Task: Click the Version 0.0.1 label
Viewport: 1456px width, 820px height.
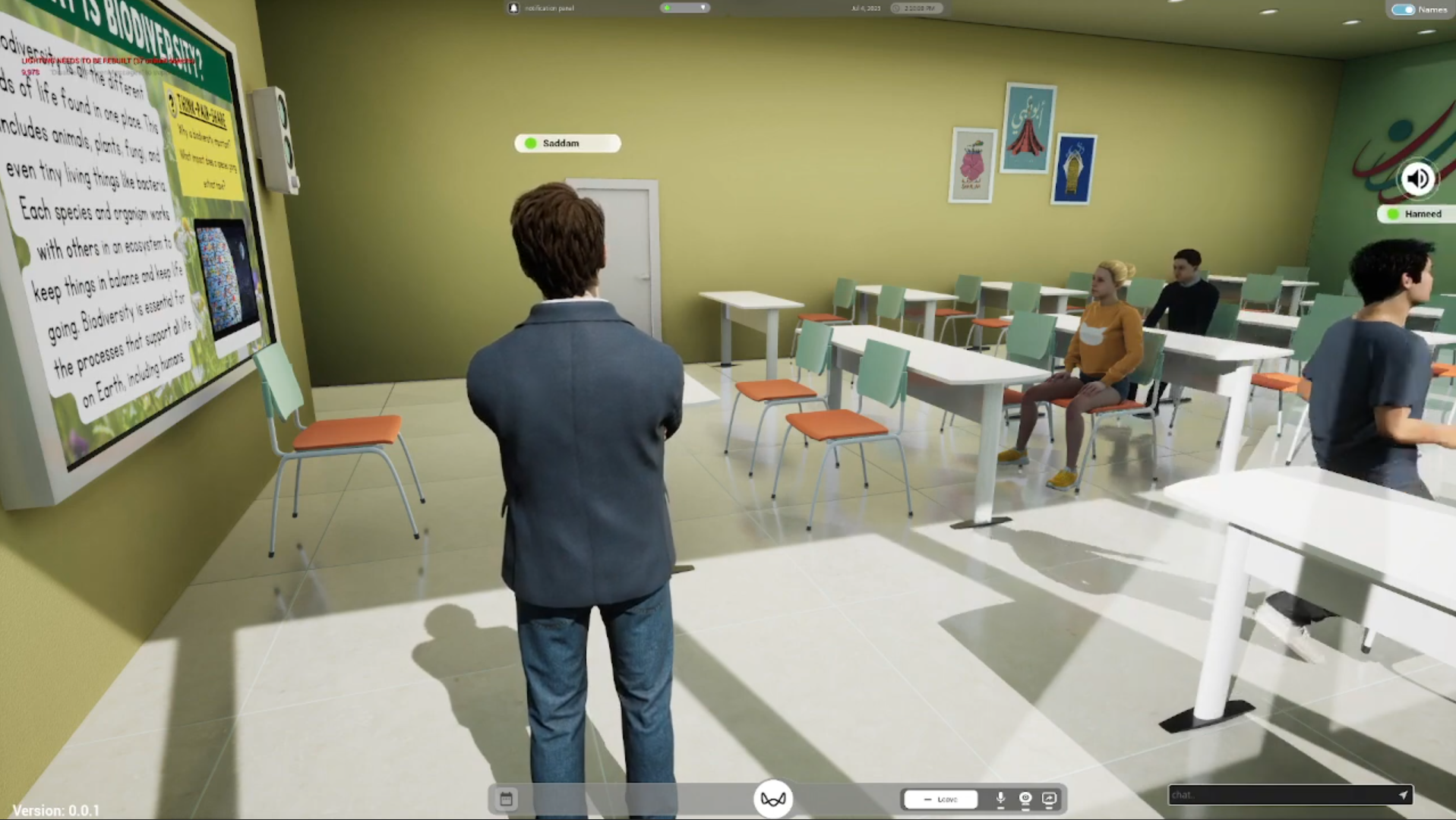Action: (x=55, y=810)
